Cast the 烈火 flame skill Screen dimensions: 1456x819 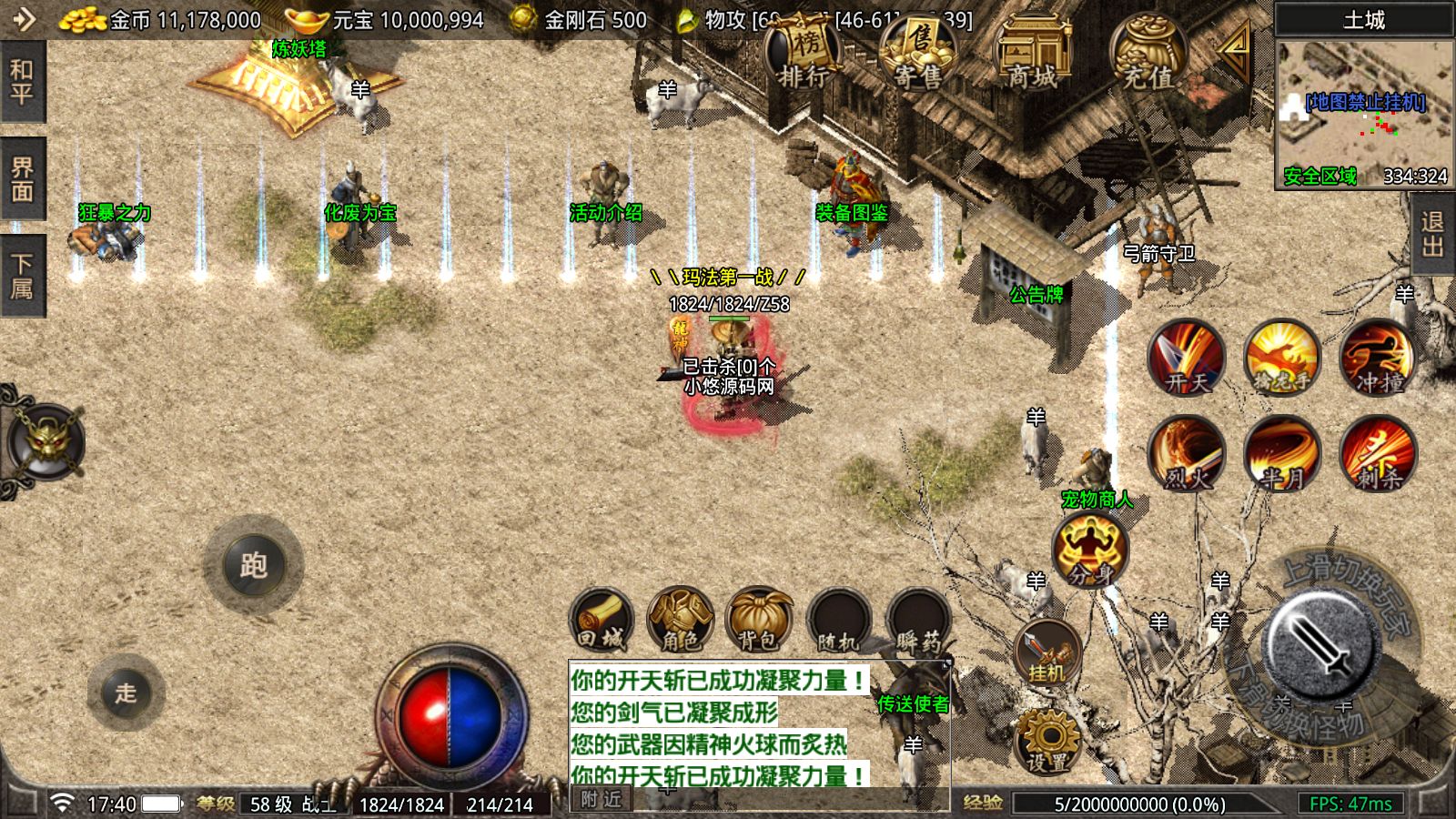(x=1186, y=452)
